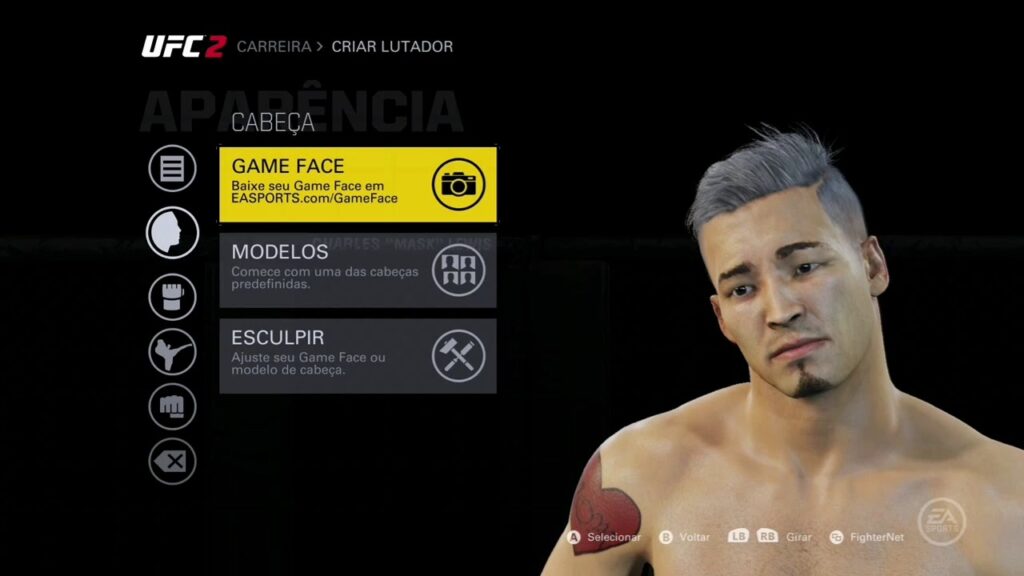Viewport: 1024px width, 576px height.
Task: Click the delete X category icon
Action: tap(172, 462)
